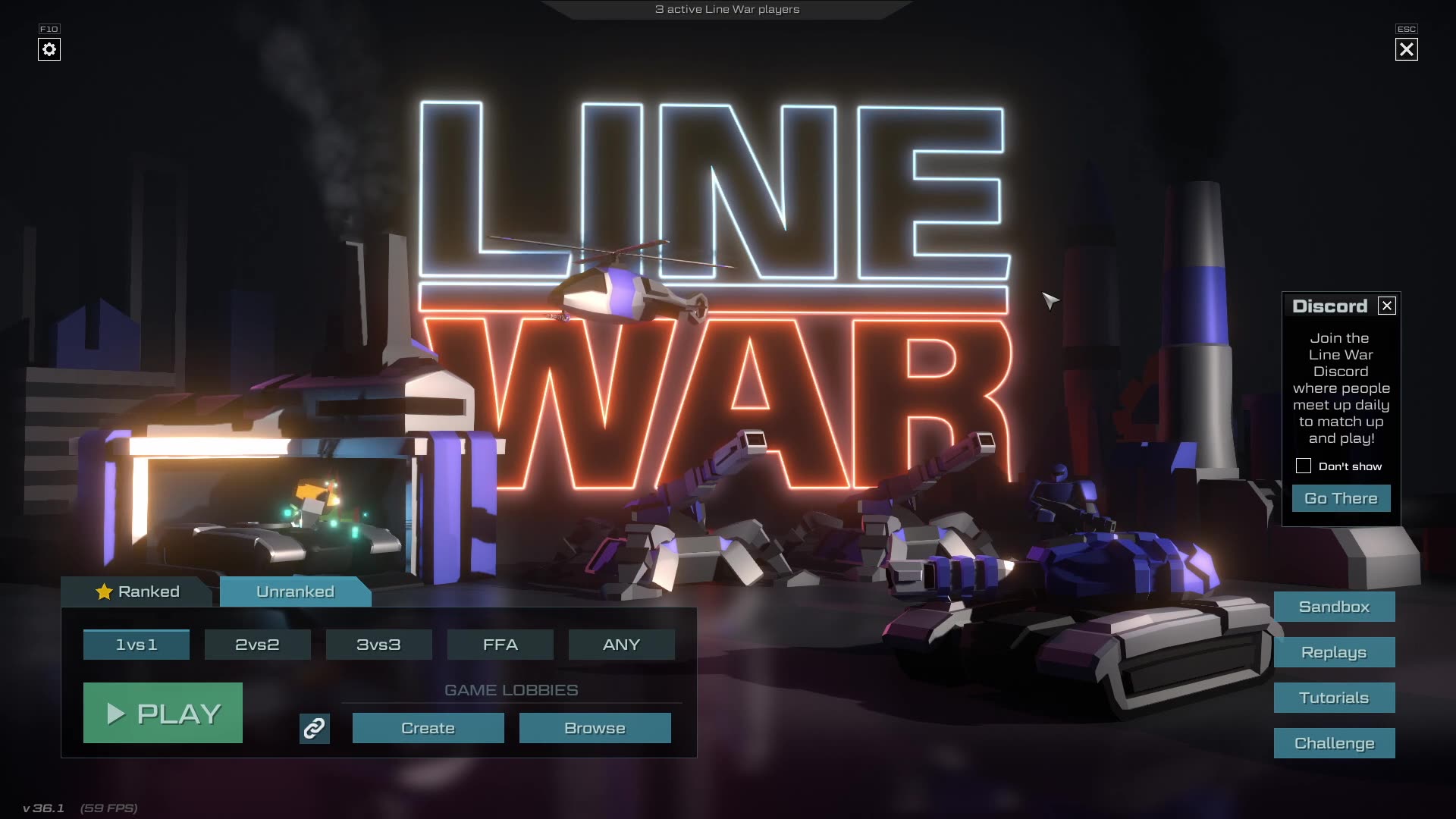Open settings with the gear icon
The image size is (1456, 819).
(49, 49)
